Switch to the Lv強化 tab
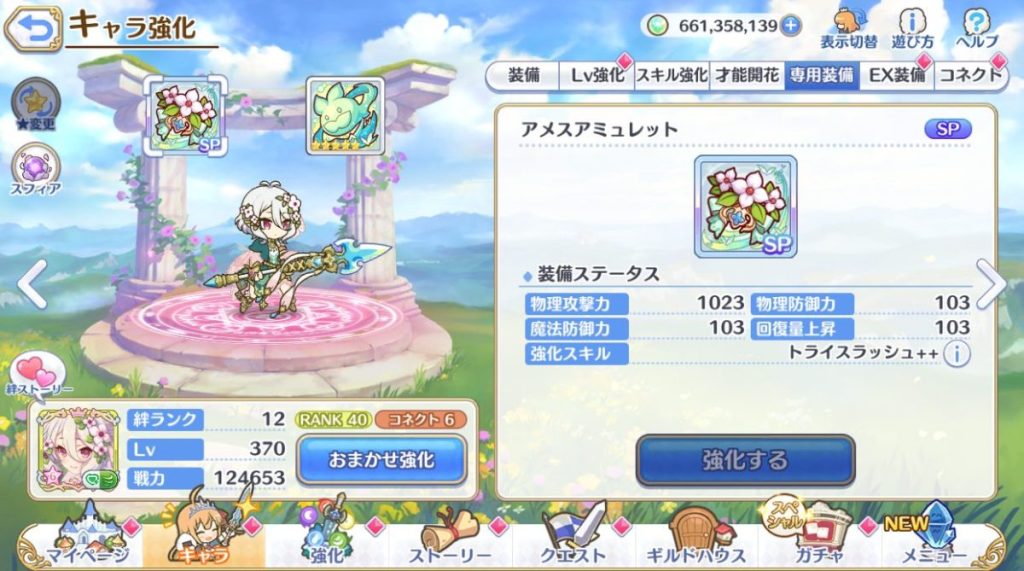The image size is (1024, 571). [597, 75]
